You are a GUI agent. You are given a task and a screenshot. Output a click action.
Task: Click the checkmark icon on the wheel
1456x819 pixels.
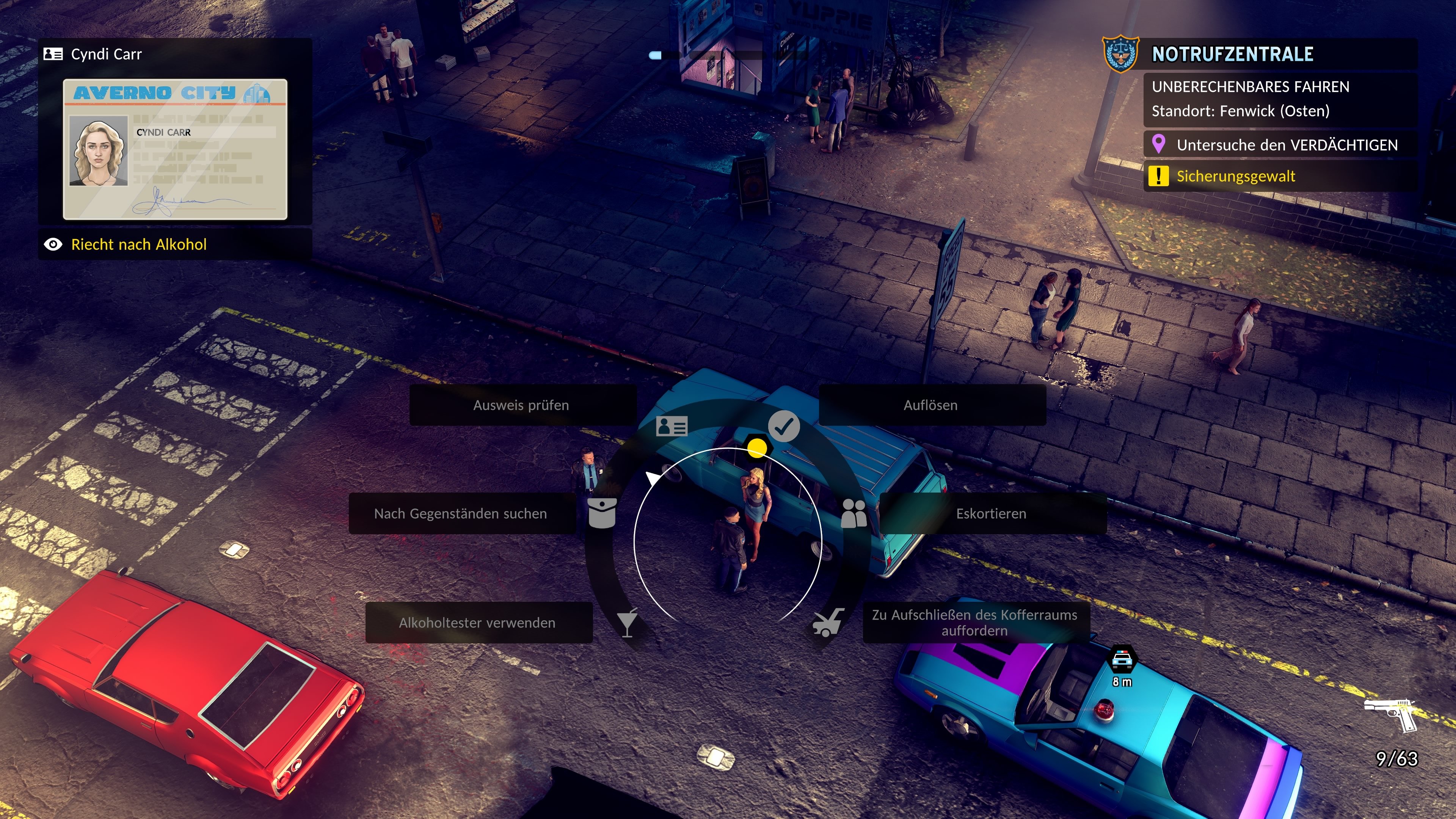(784, 426)
